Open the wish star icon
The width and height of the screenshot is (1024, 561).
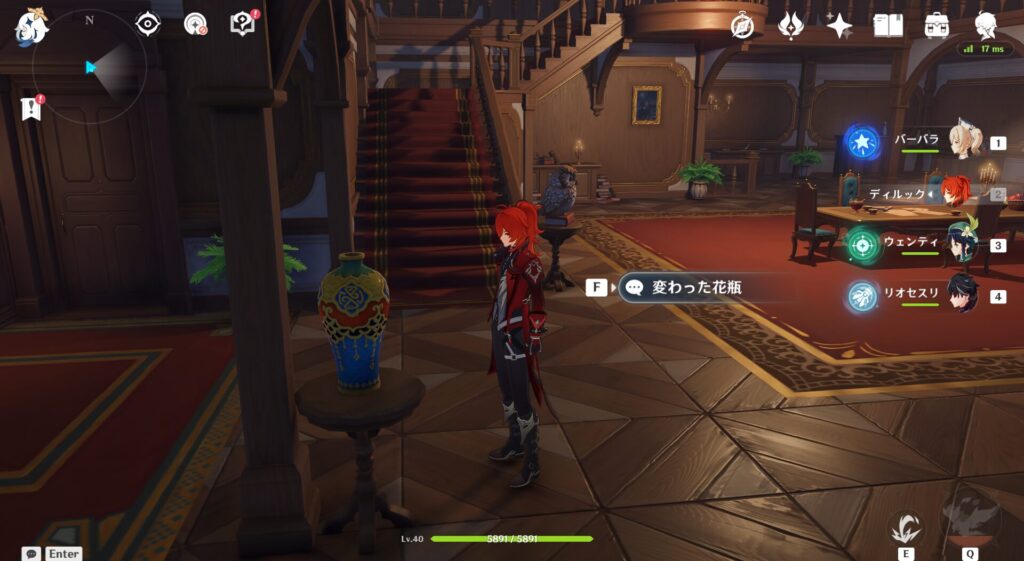pos(839,25)
